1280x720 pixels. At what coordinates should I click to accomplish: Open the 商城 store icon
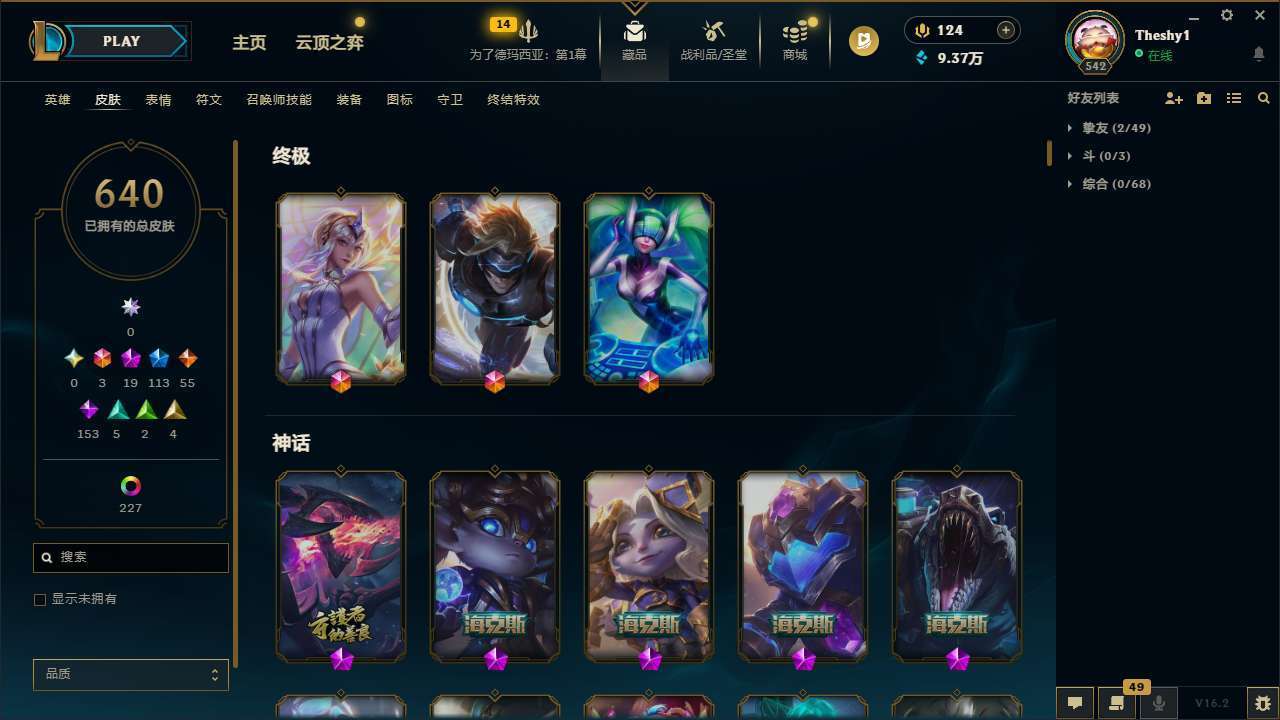tap(794, 40)
